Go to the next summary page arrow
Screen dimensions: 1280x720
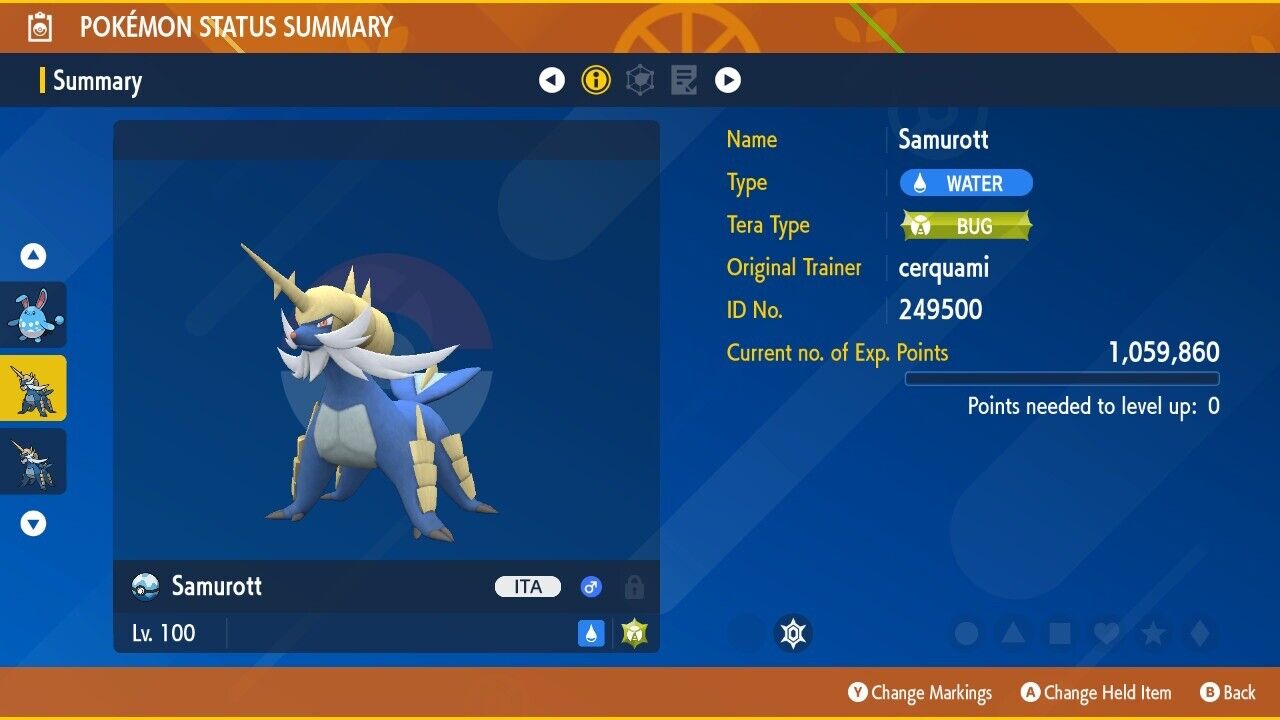tap(728, 80)
